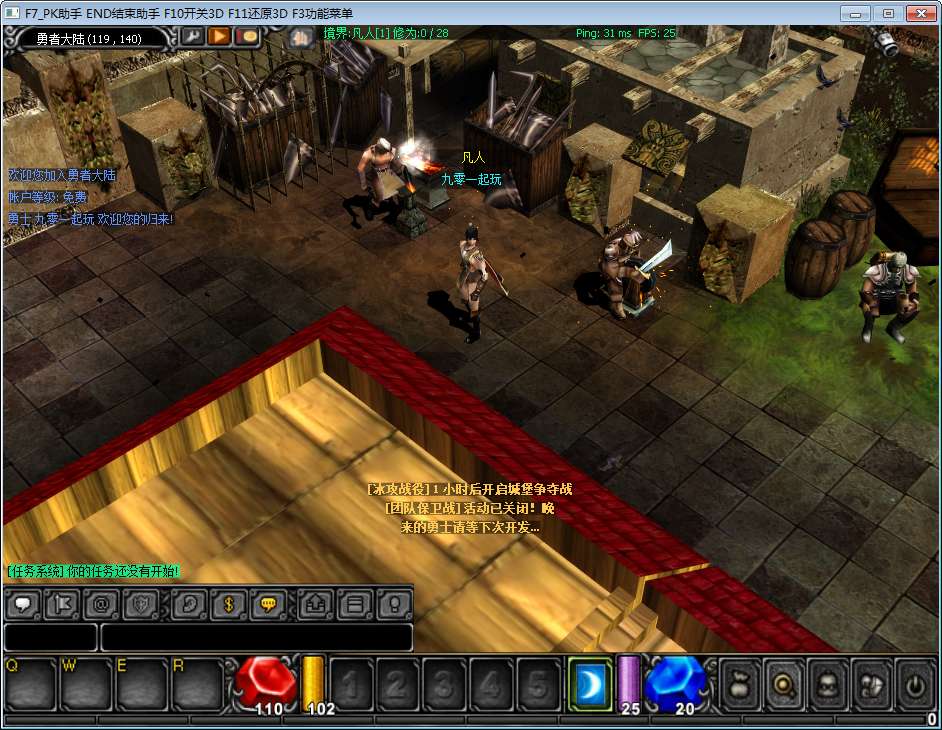Click the yellow speech bubble button
The height and width of the screenshot is (730, 942).
(x=268, y=604)
